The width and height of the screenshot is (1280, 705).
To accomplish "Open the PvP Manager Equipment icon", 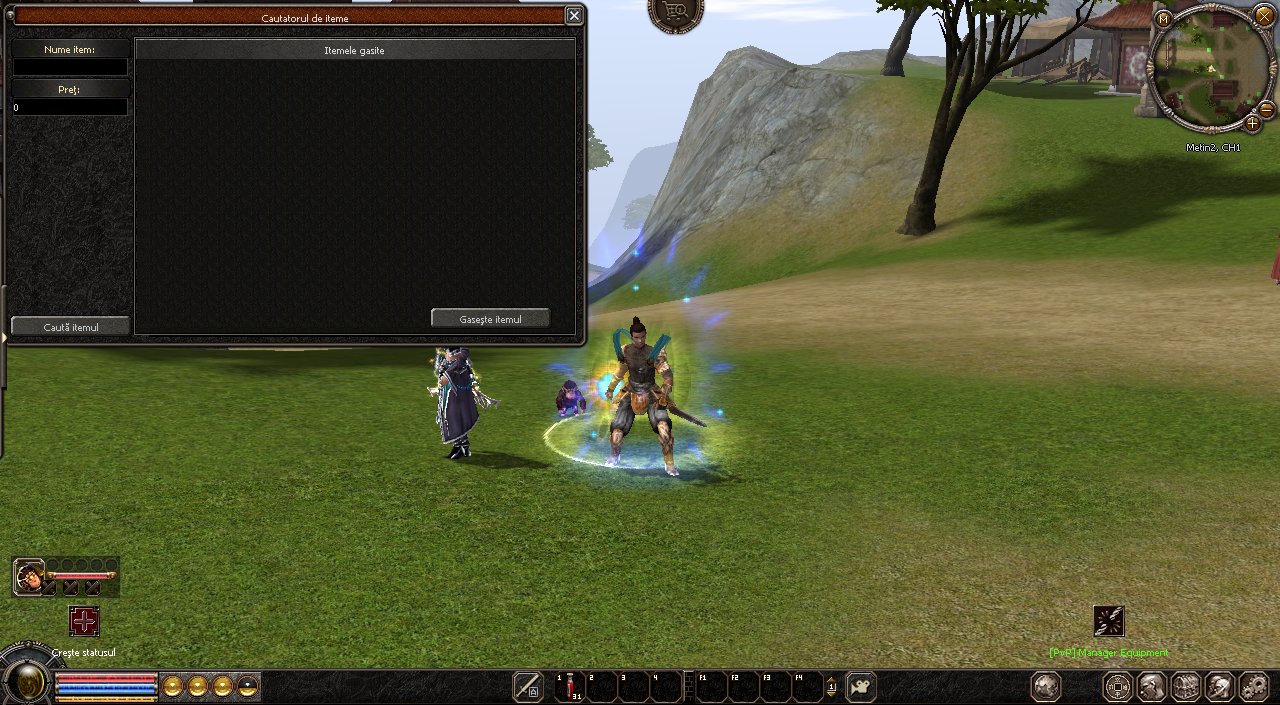I will tap(1108, 622).
